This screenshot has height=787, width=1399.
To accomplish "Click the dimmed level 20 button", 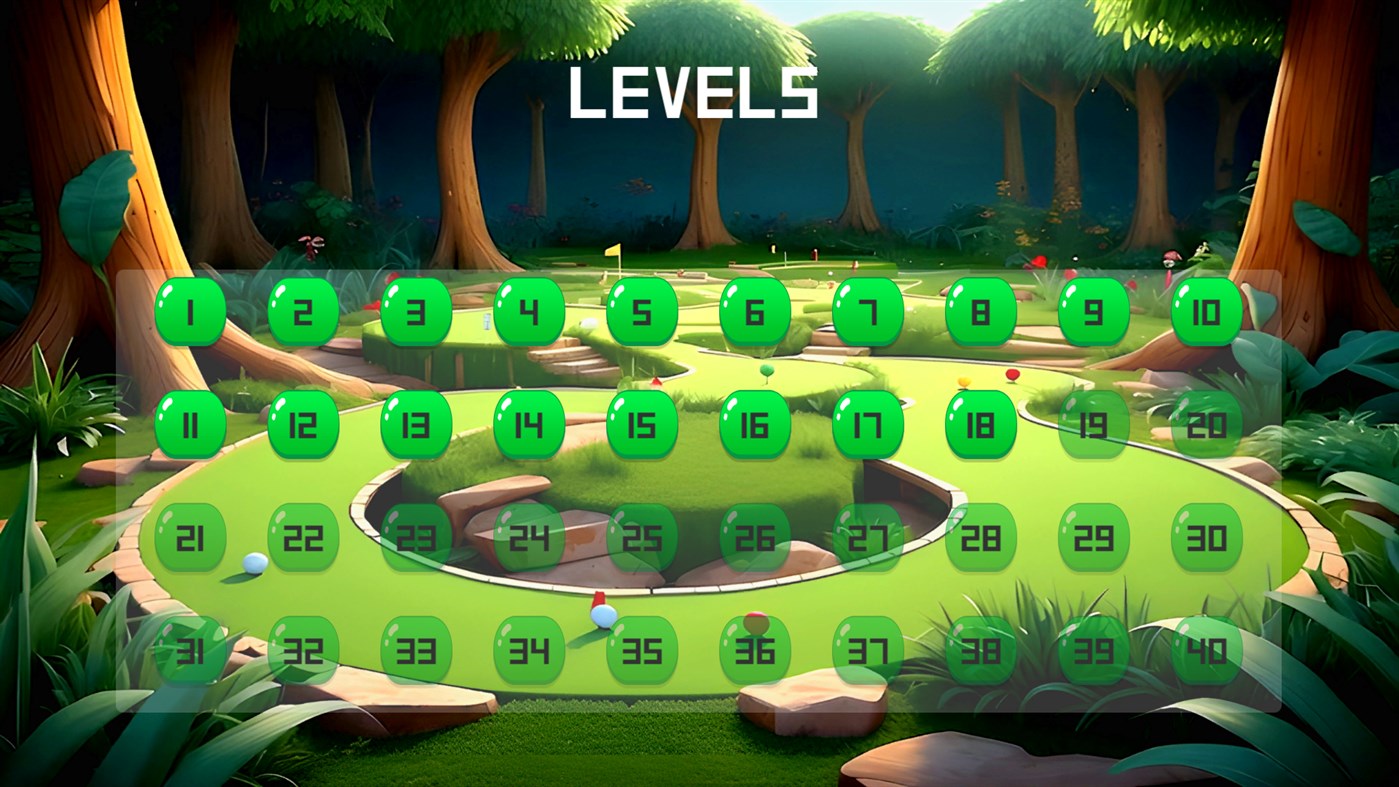I will [1205, 425].
